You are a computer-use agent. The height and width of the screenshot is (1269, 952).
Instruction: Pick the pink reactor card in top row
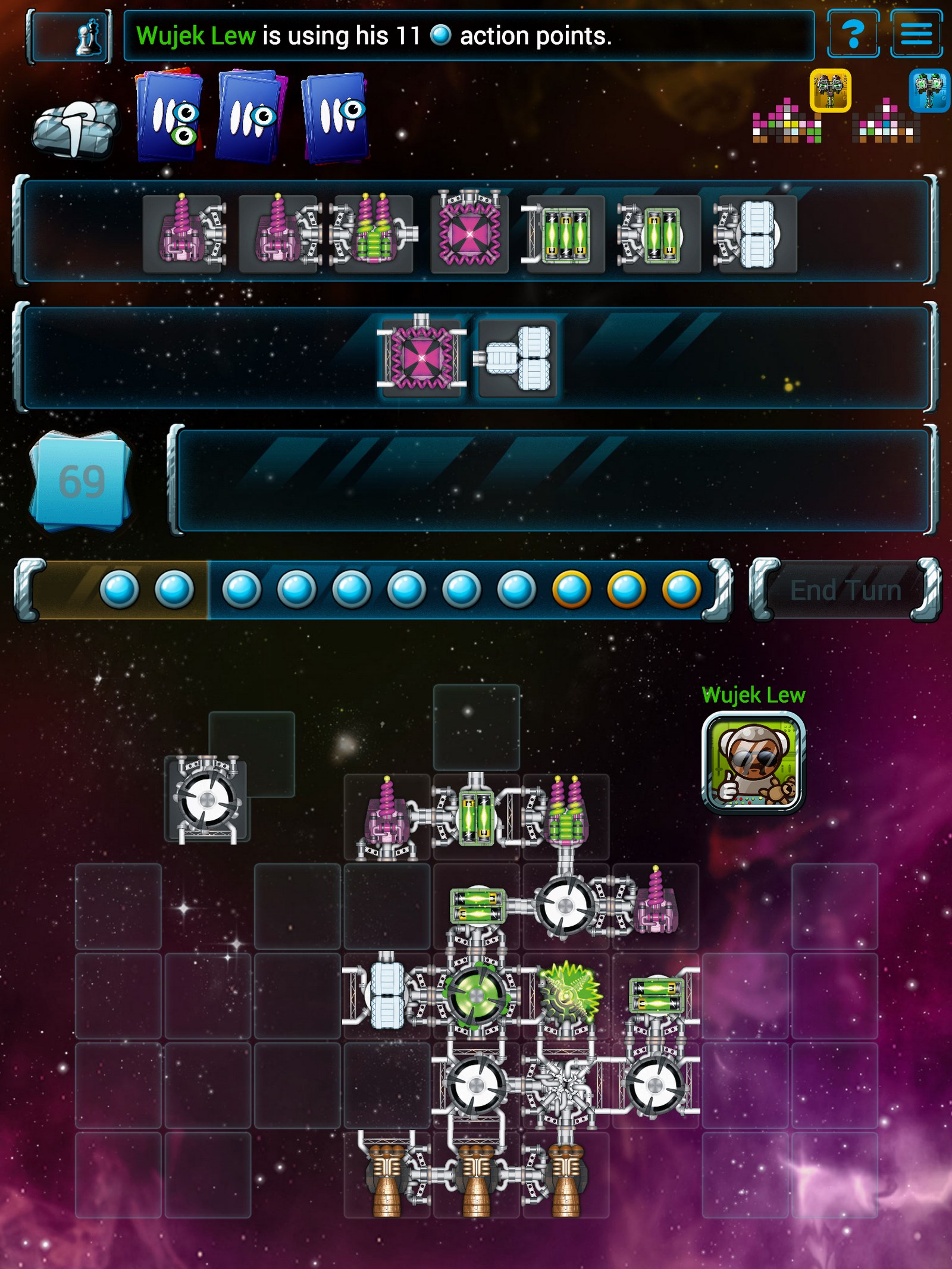[469, 233]
